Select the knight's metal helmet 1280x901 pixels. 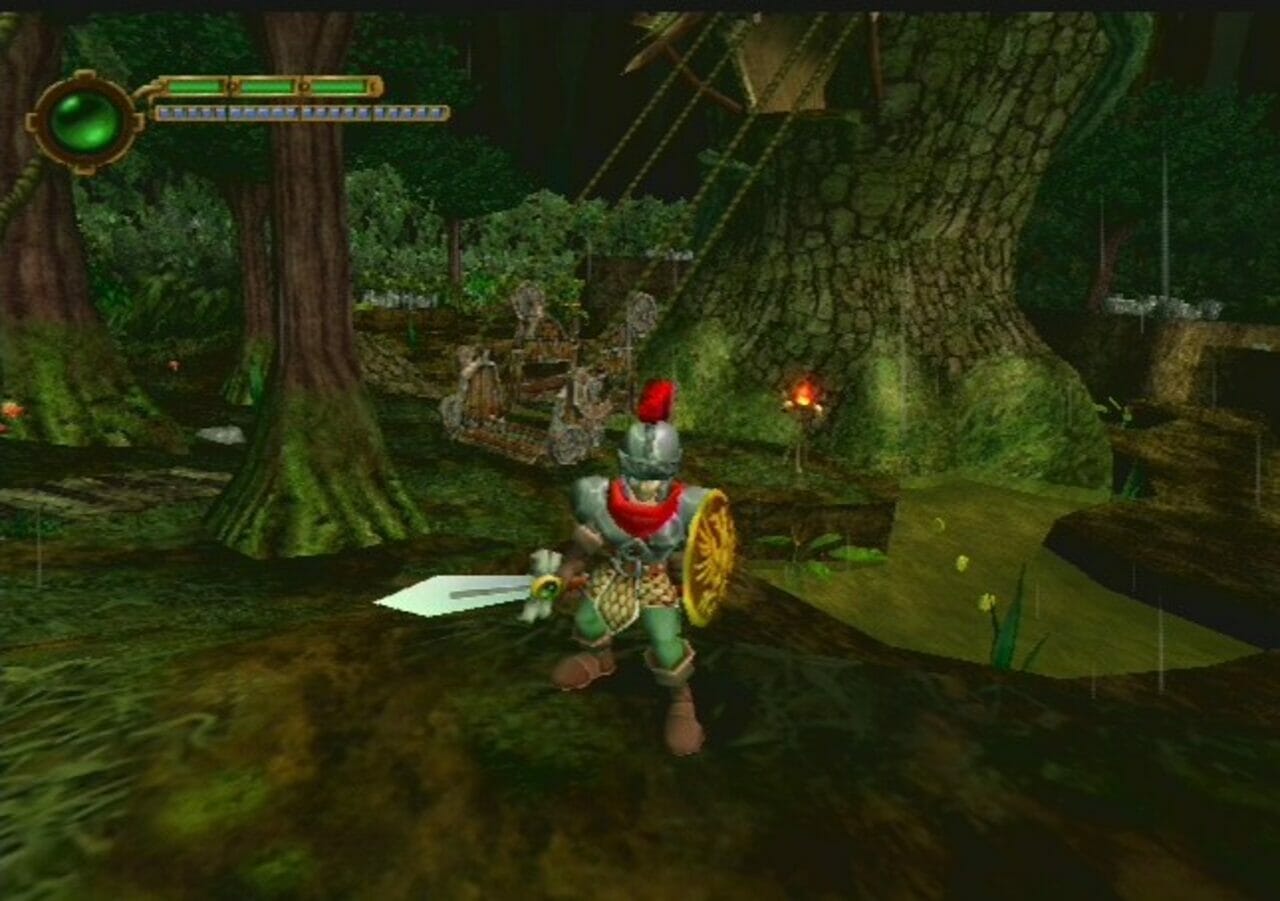tap(651, 448)
